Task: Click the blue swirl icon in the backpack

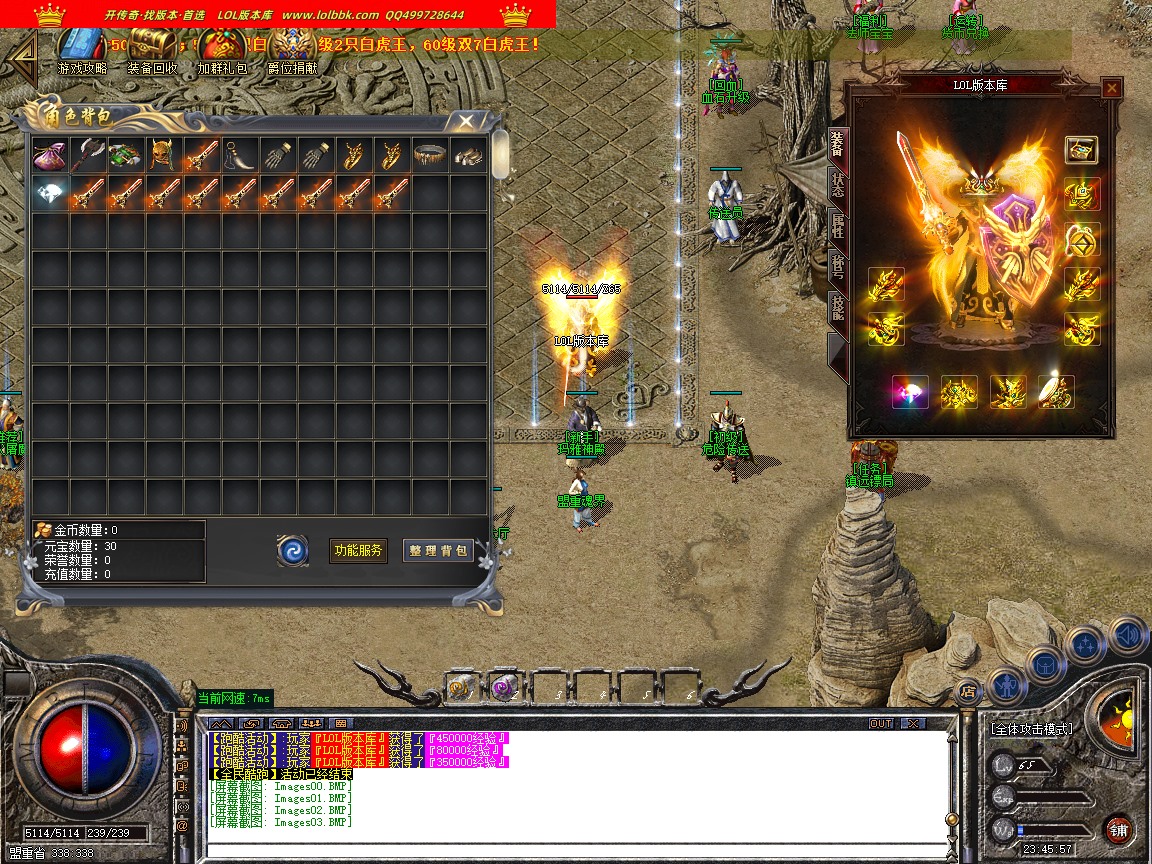Action: [293, 550]
